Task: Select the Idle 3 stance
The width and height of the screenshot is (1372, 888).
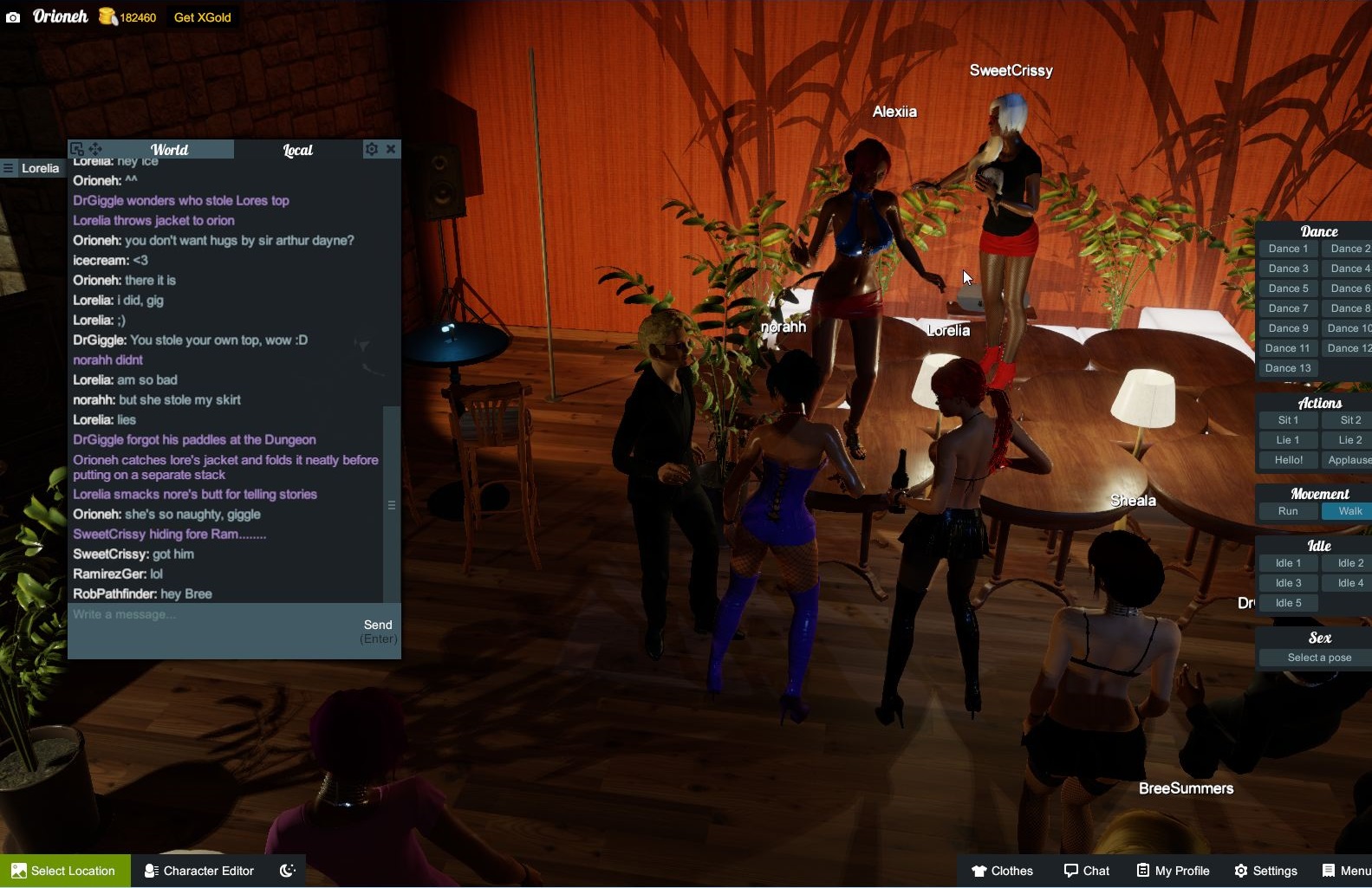Action: tap(1288, 583)
